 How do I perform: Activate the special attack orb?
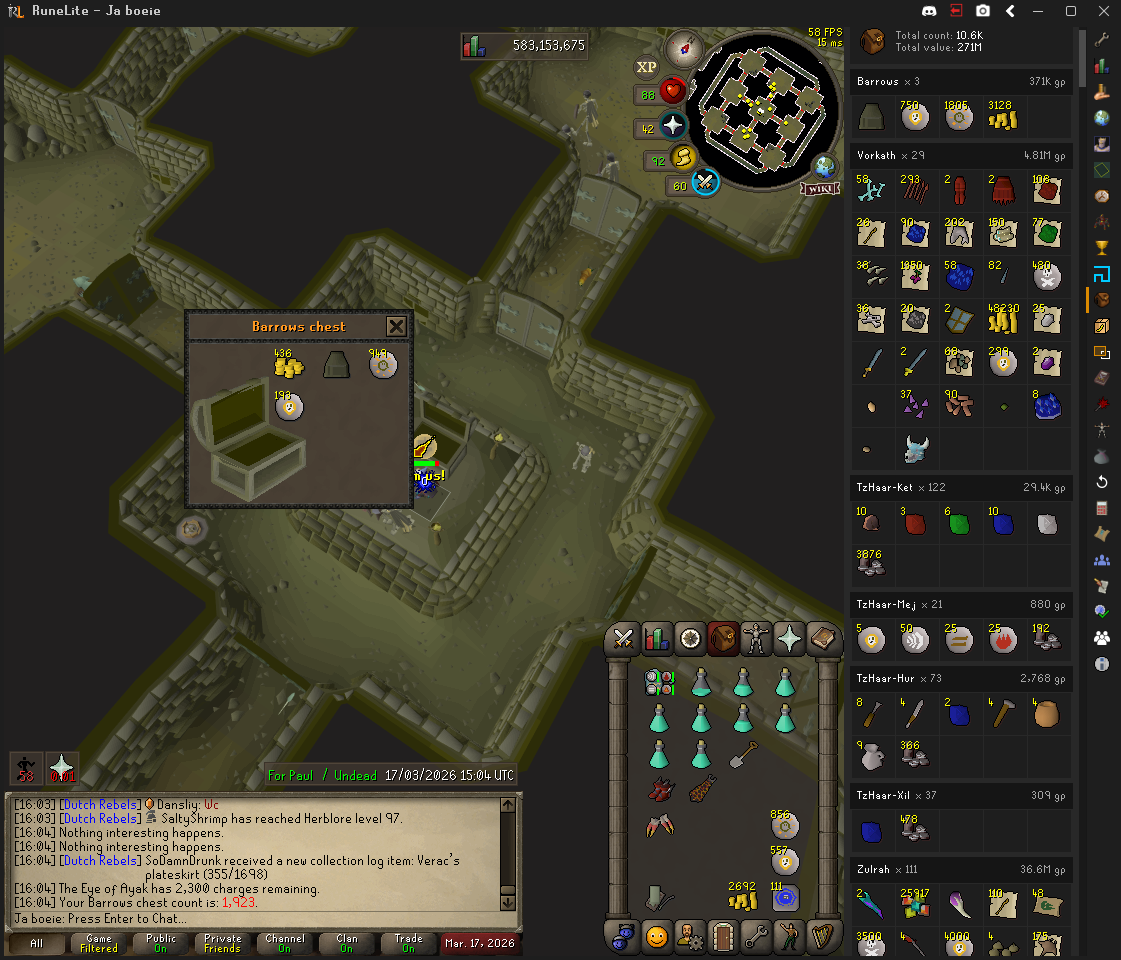coord(705,183)
